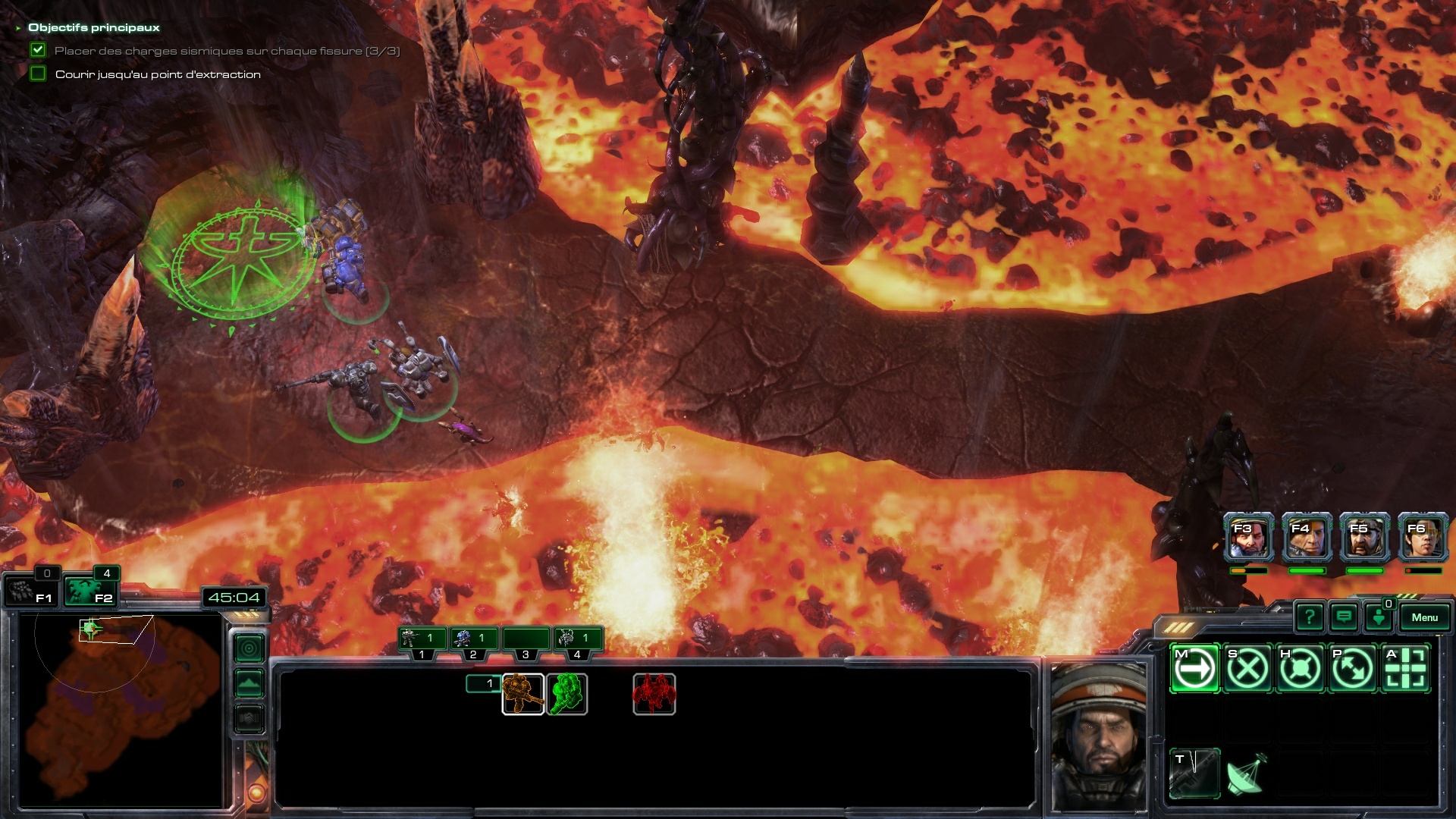This screenshot has width=1456, height=819.
Task: Activate the Move command
Action: [x=1195, y=668]
